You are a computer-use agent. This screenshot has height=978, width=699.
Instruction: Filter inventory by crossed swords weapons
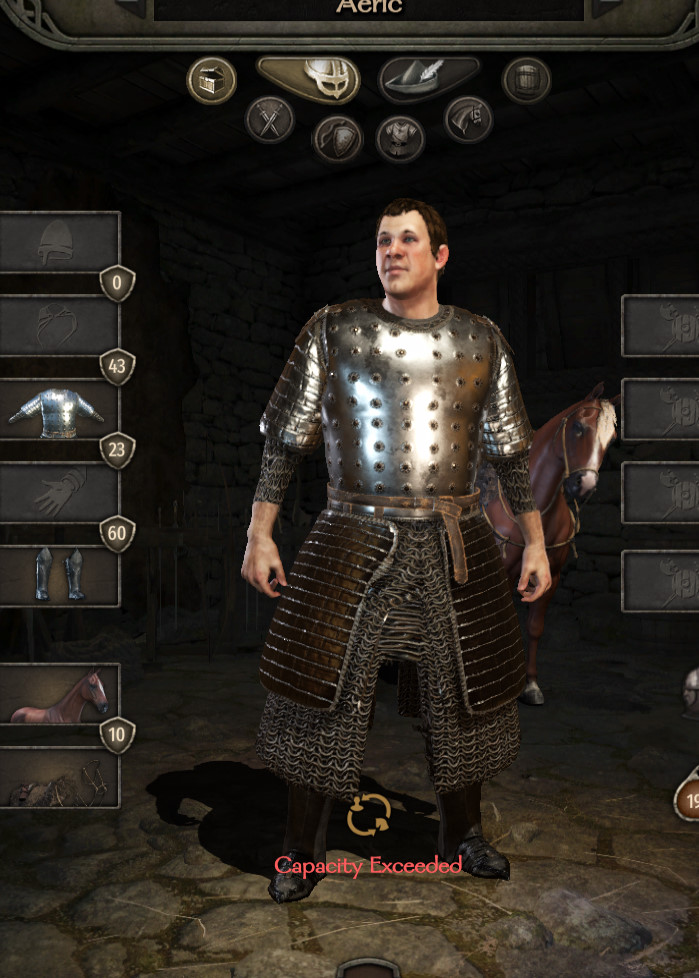point(270,119)
